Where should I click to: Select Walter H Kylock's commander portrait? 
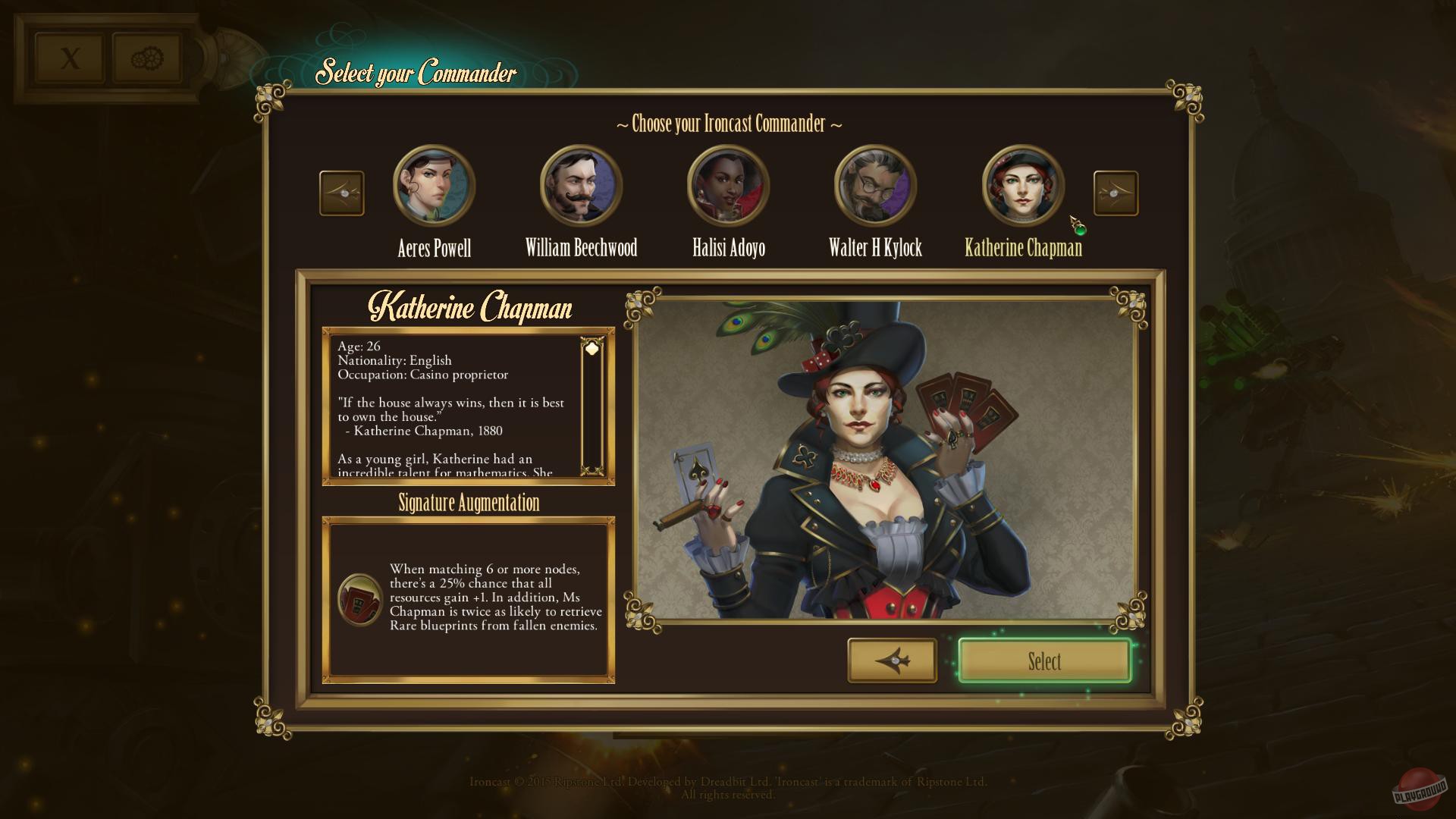[874, 185]
